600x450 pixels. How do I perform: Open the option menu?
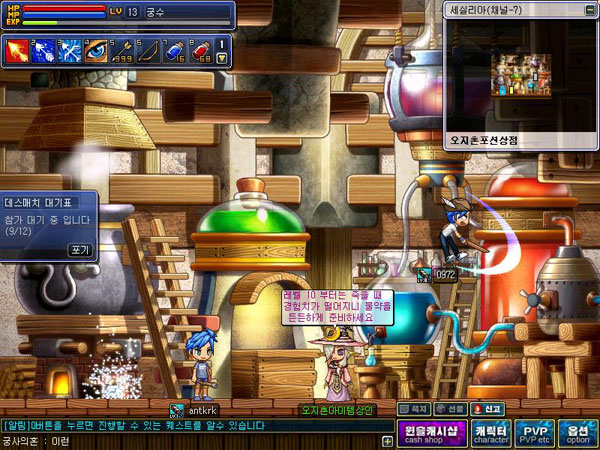point(578,434)
